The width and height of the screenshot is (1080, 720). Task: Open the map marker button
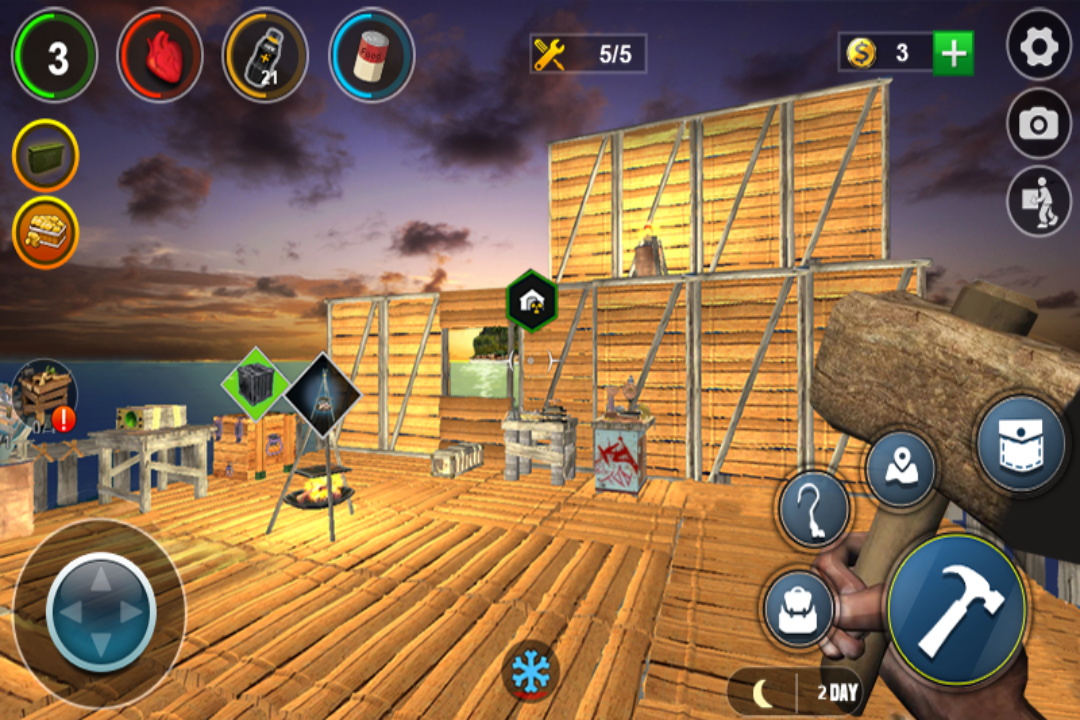pyautogui.click(x=900, y=469)
